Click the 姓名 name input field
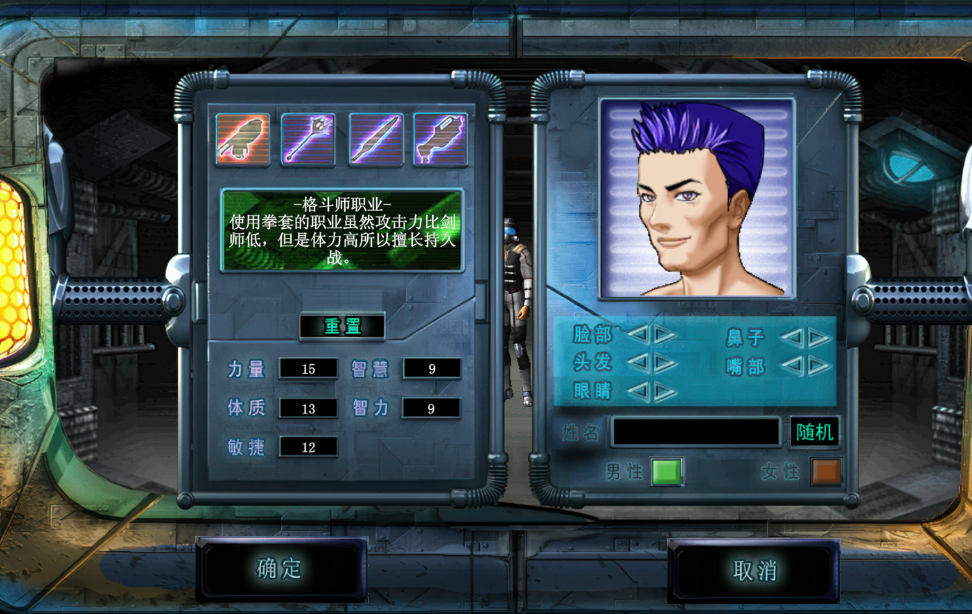Viewport: 972px width, 614px height. click(696, 431)
